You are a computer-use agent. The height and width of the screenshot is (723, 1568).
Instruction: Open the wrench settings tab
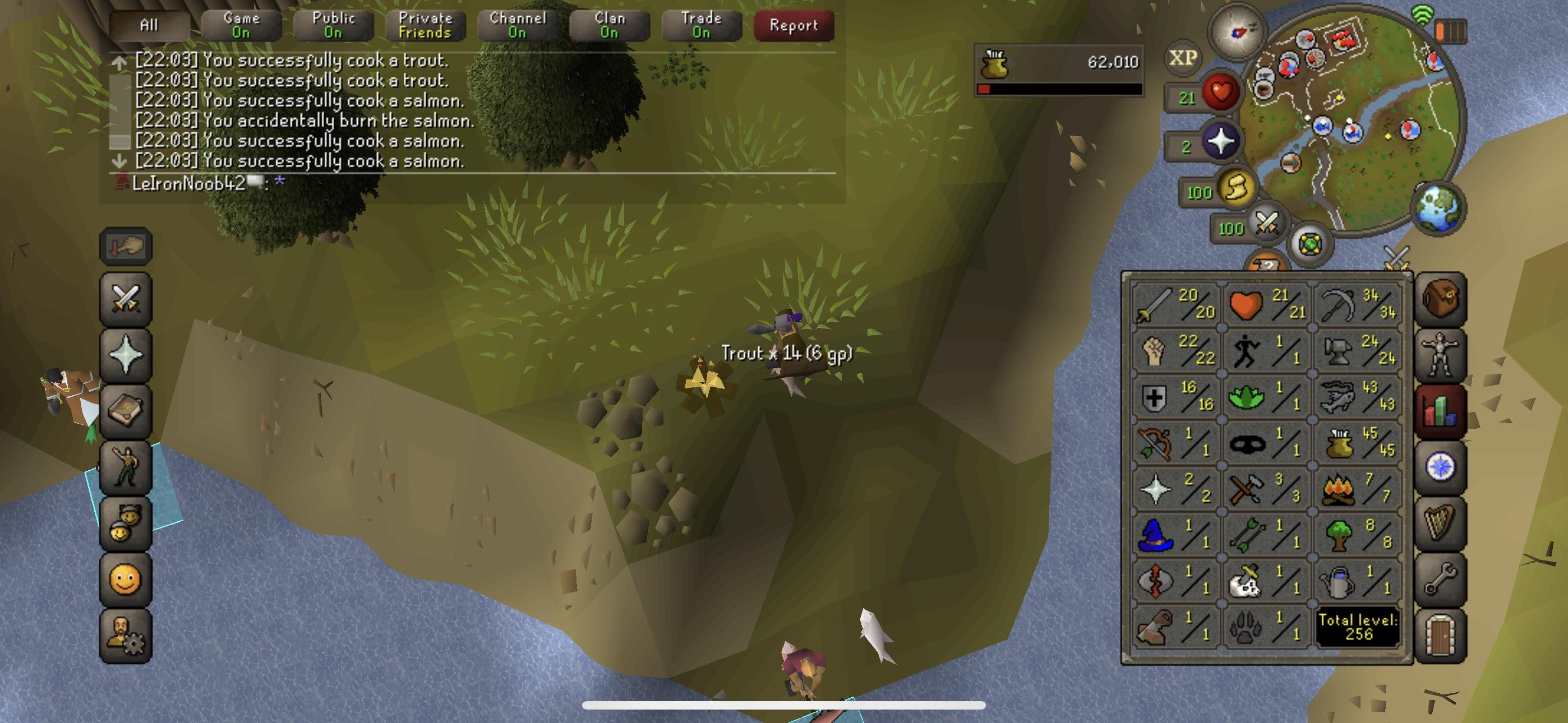coord(1440,580)
